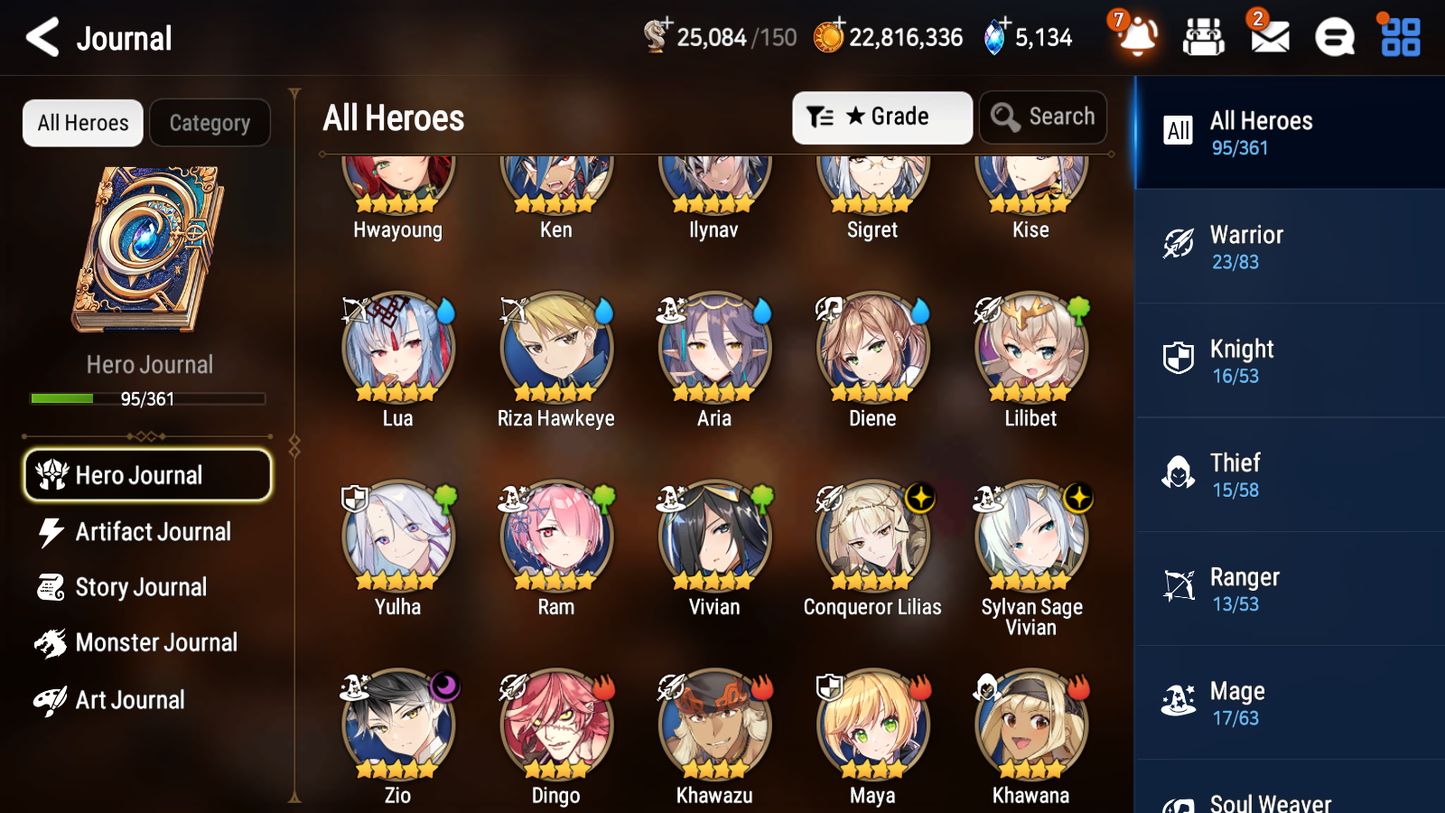The height and width of the screenshot is (813, 1445).
Task: Open the mail inbox with 2 messages
Action: click(x=1269, y=36)
